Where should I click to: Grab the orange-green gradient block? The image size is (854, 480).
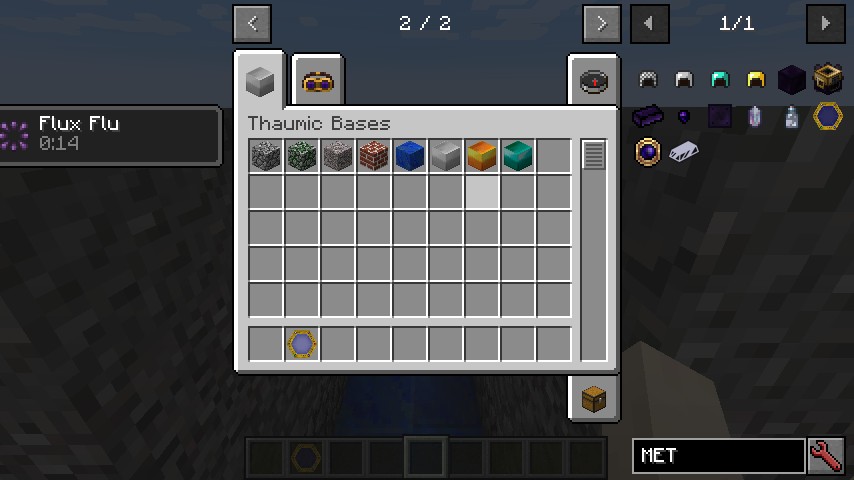pyautogui.click(x=482, y=156)
